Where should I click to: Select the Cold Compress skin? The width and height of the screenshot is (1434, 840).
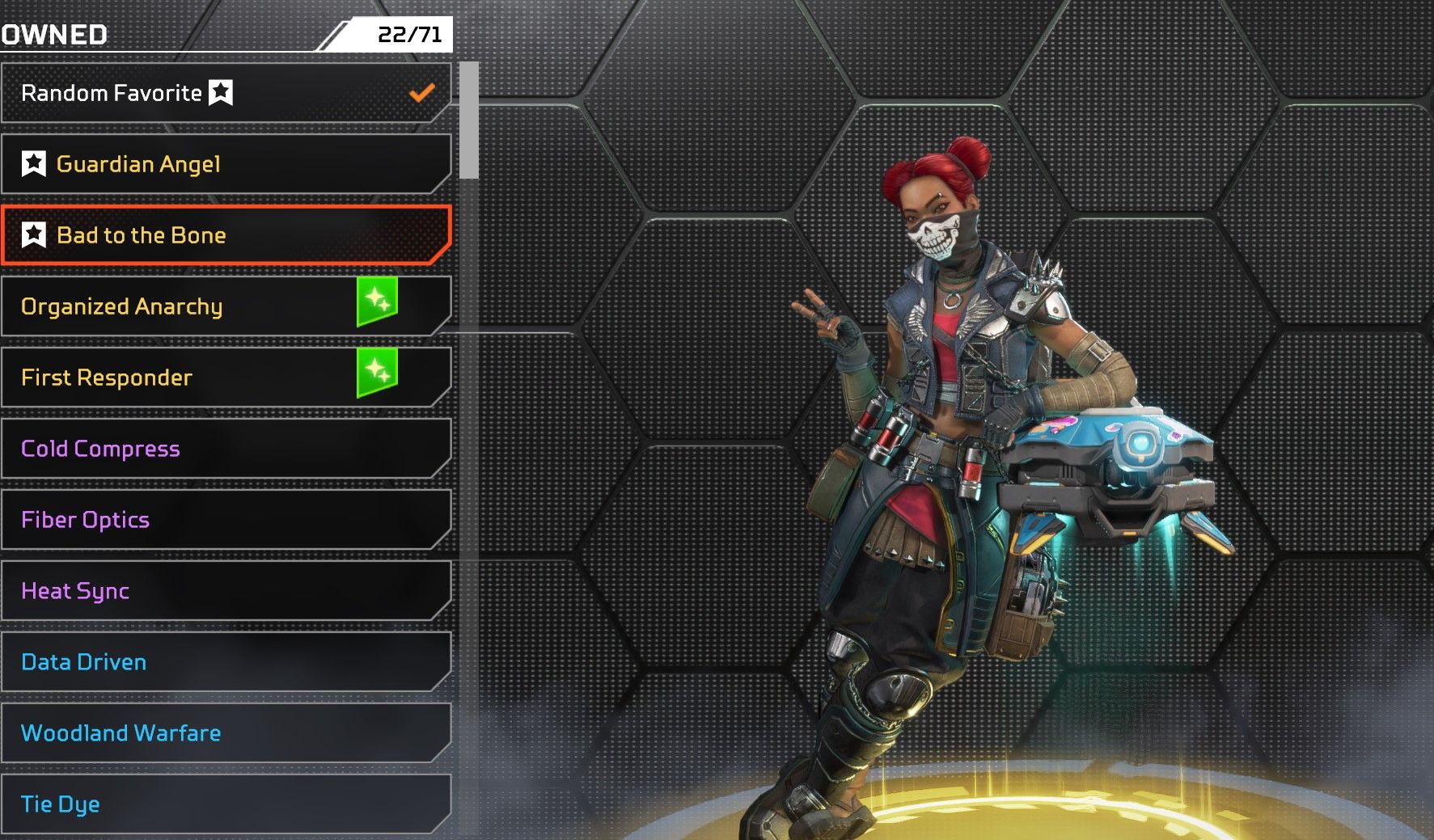[225, 449]
